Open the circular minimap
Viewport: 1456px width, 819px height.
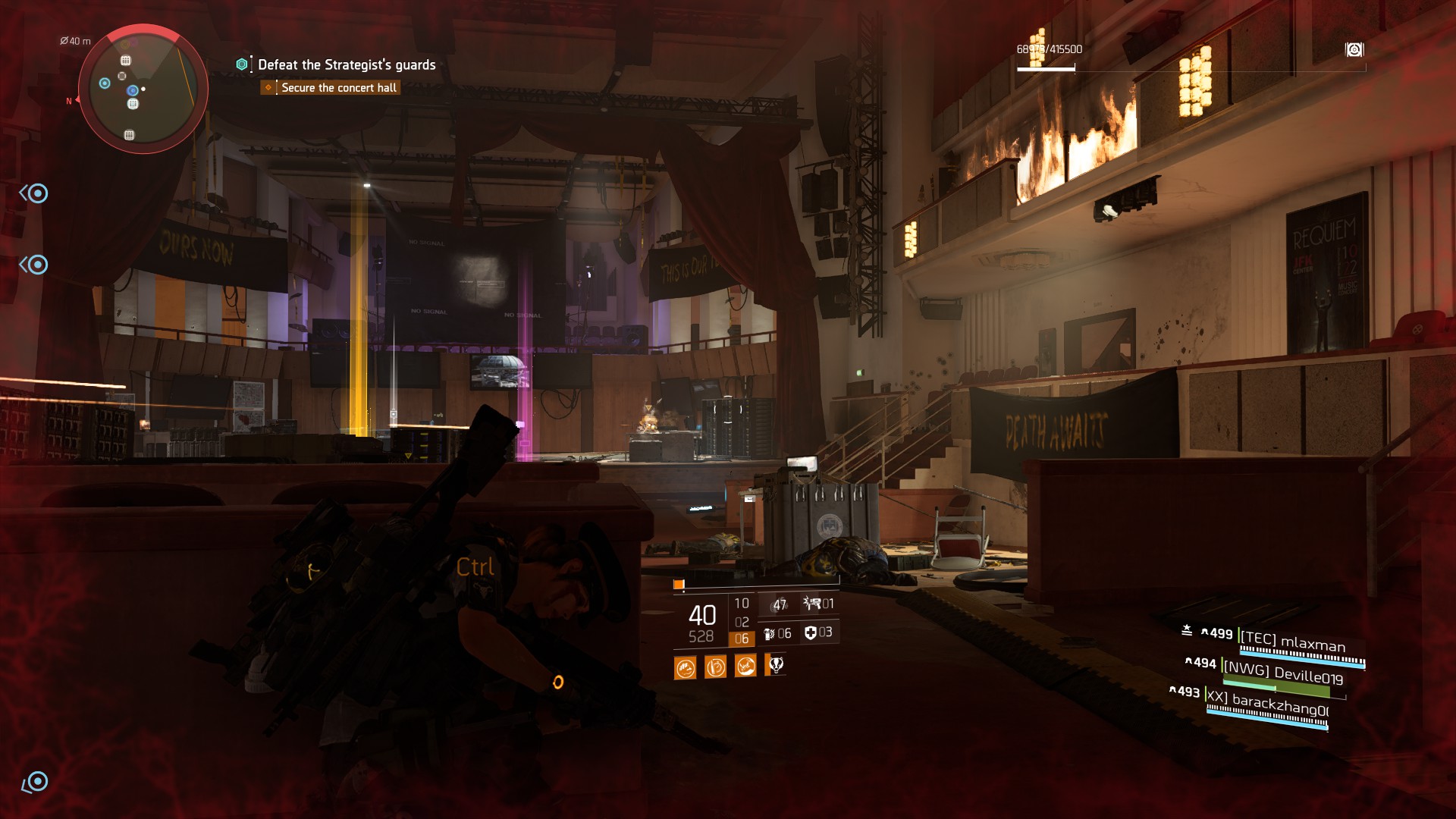coord(143,89)
